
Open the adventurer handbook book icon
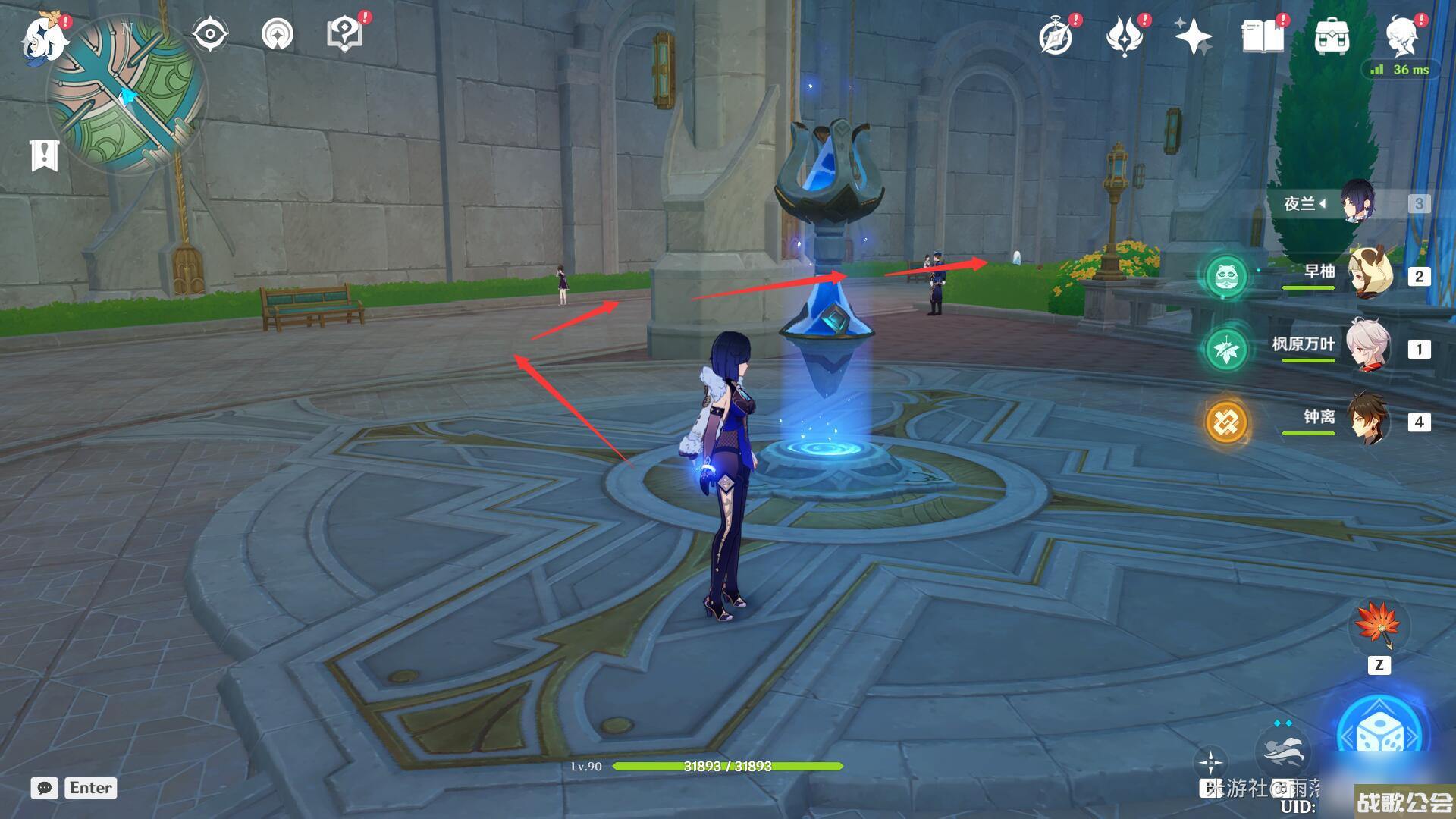click(x=1263, y=36)
